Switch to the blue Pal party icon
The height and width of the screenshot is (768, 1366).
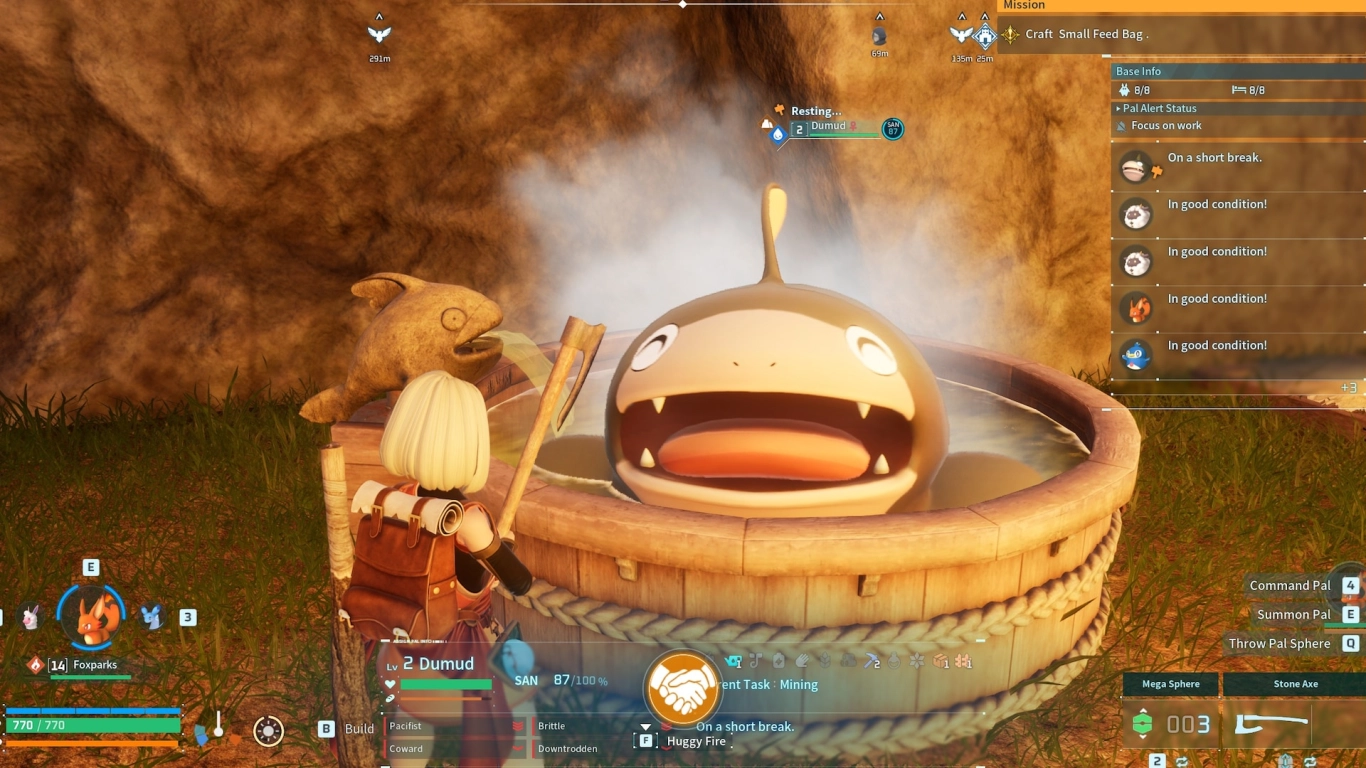click(x=151, y=617)
